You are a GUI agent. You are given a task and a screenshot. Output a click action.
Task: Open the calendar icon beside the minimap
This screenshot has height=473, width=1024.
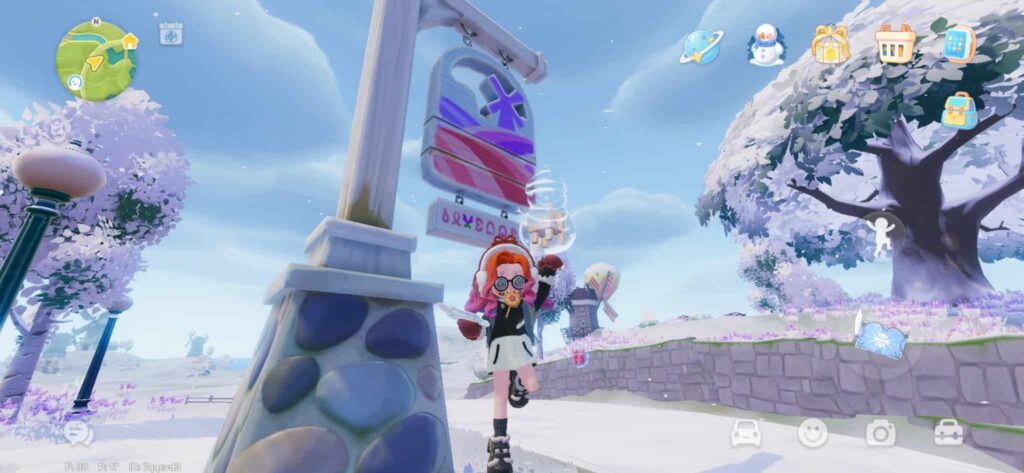(171, 33)
